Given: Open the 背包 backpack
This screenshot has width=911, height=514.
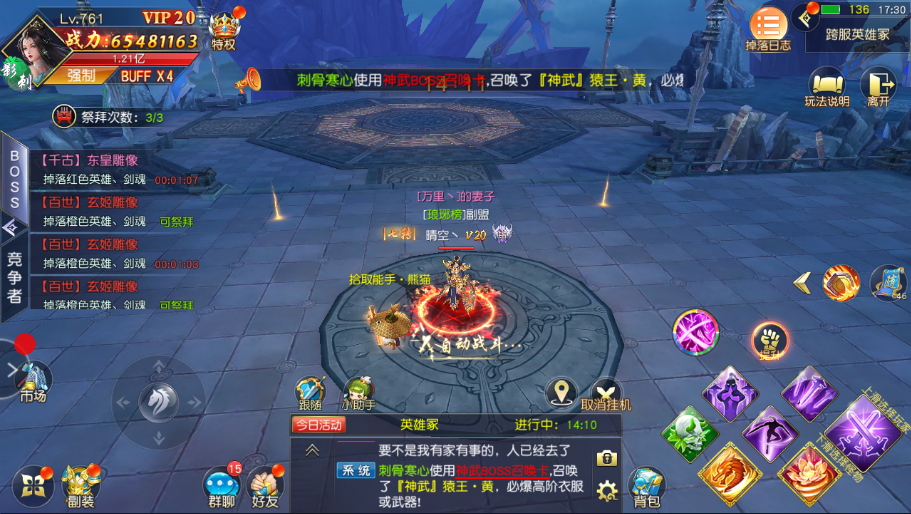Looking at the screenshot, I should [x=646, y=487].
